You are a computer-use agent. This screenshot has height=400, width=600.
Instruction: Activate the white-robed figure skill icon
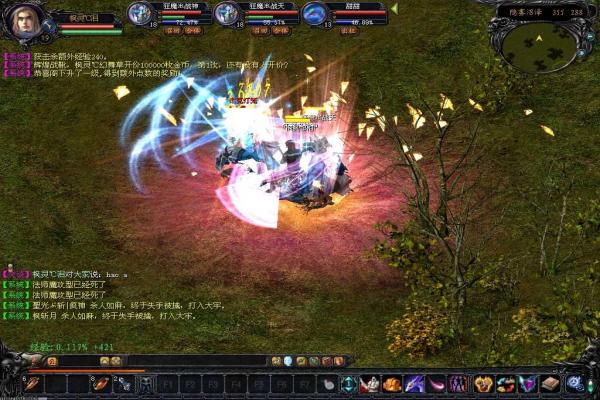point(370,383)
